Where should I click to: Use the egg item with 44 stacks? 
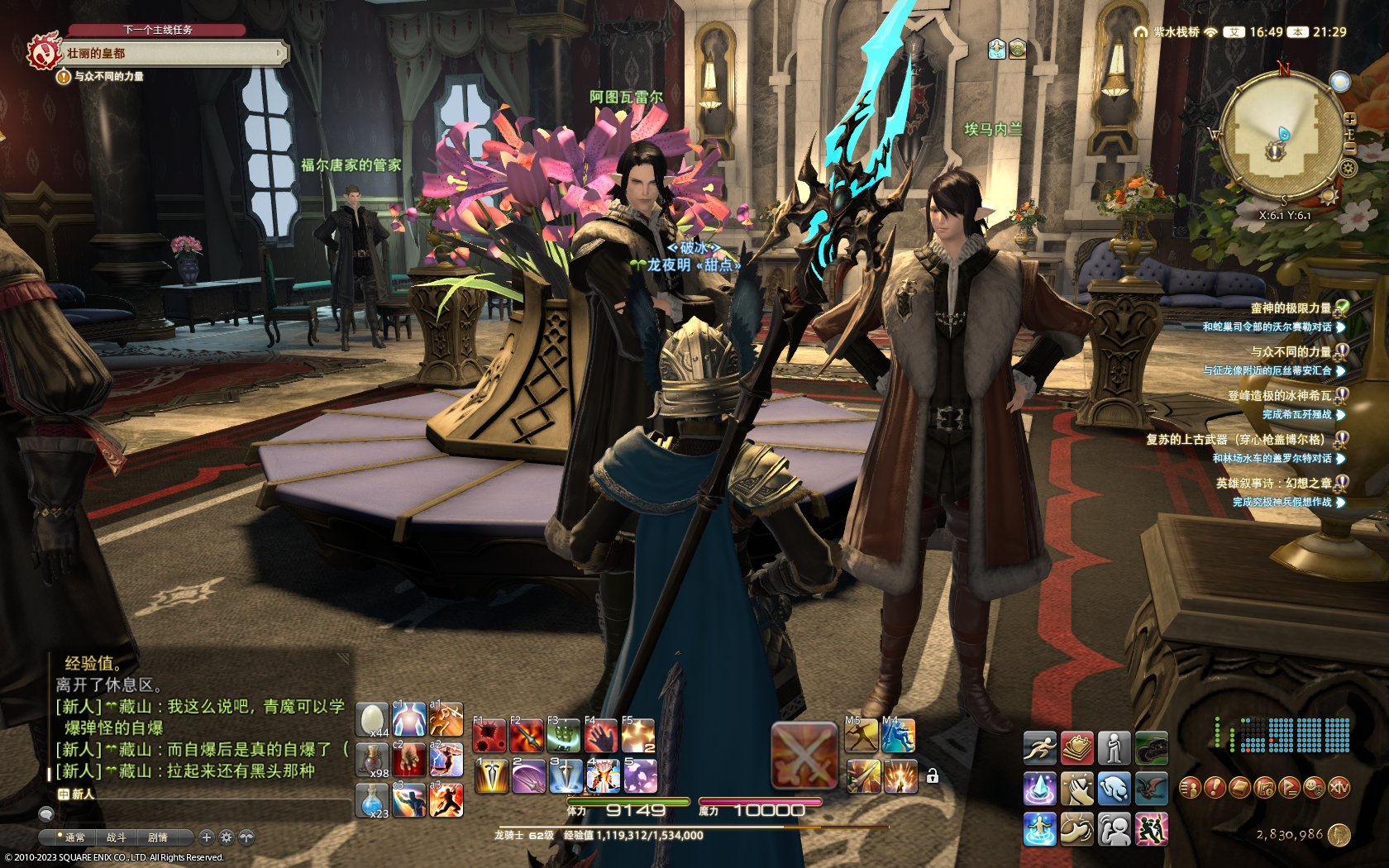pos(372,719)
